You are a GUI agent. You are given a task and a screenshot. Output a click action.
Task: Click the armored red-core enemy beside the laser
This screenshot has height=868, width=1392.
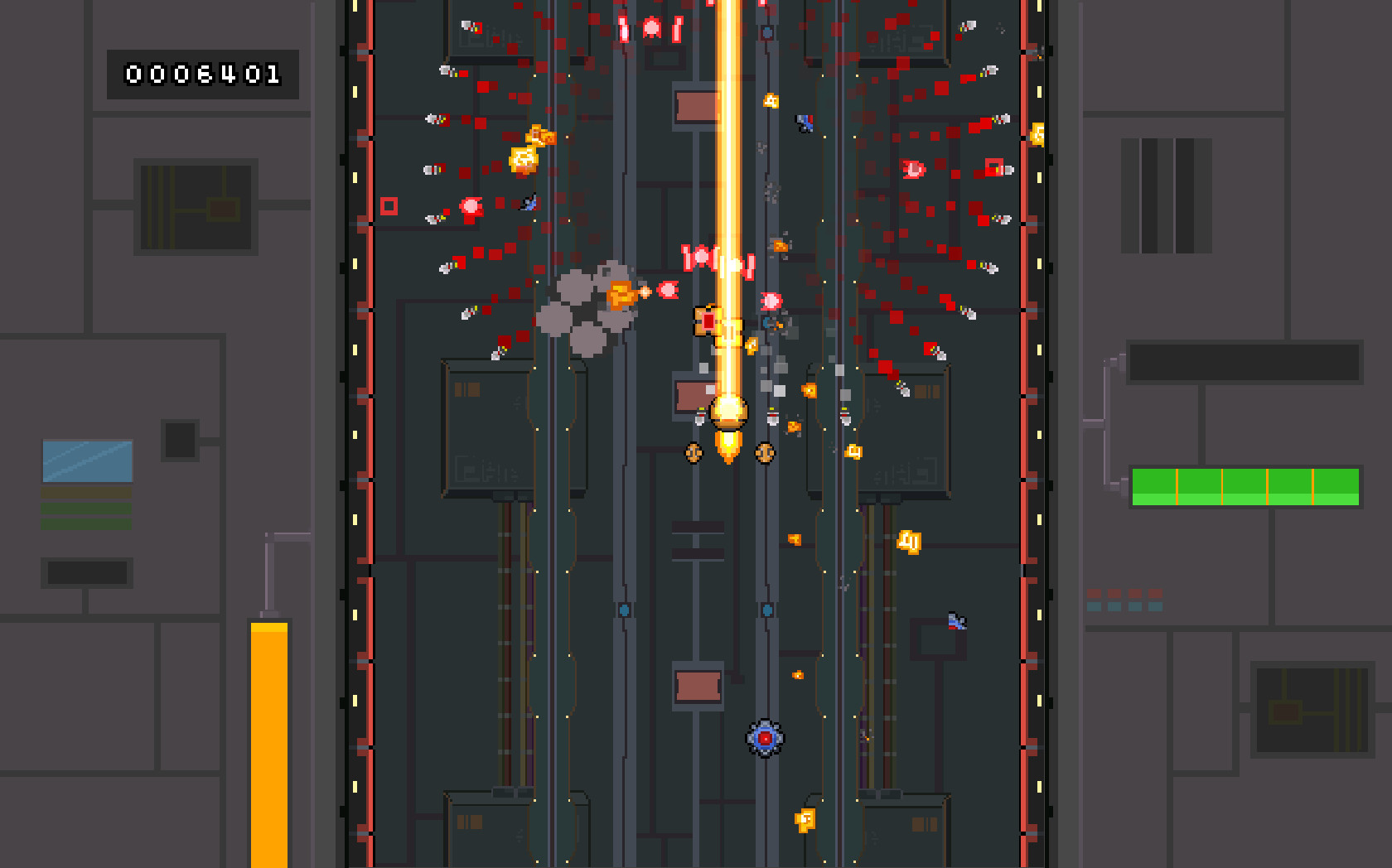tap(708, 323)
